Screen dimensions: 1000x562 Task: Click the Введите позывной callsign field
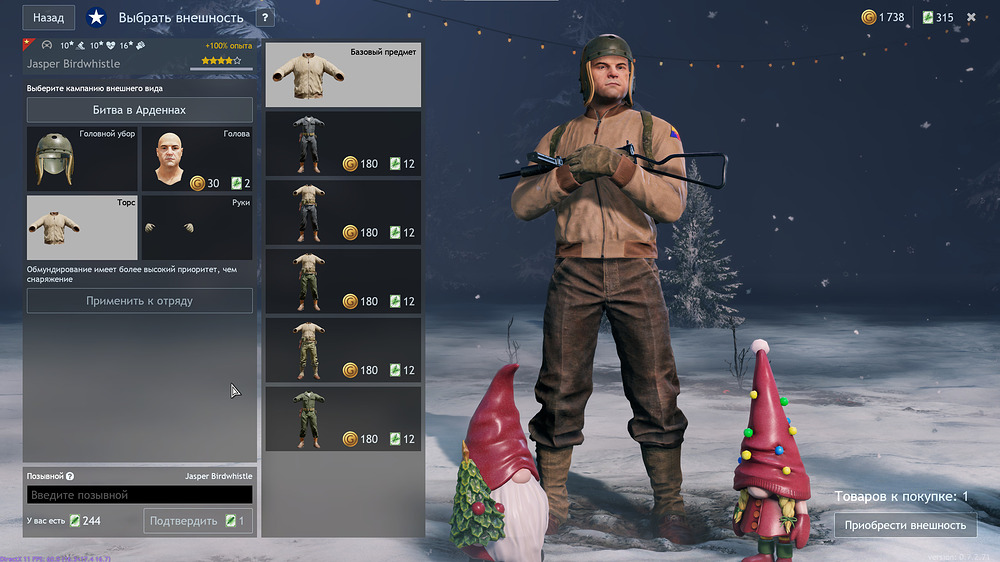pyautogui.click(x=139, y=495)
